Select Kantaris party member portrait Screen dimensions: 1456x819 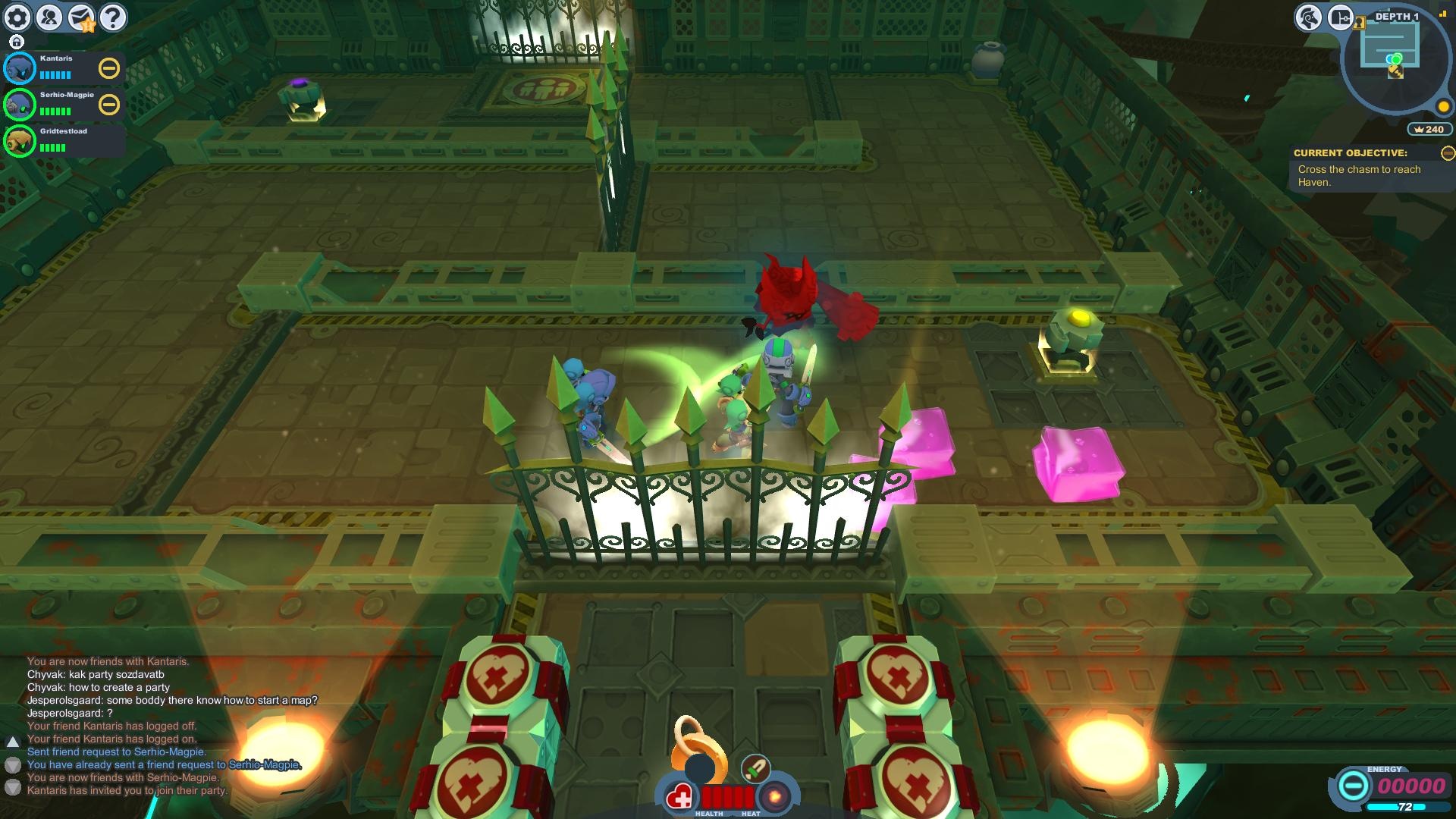tap(20, 68)
